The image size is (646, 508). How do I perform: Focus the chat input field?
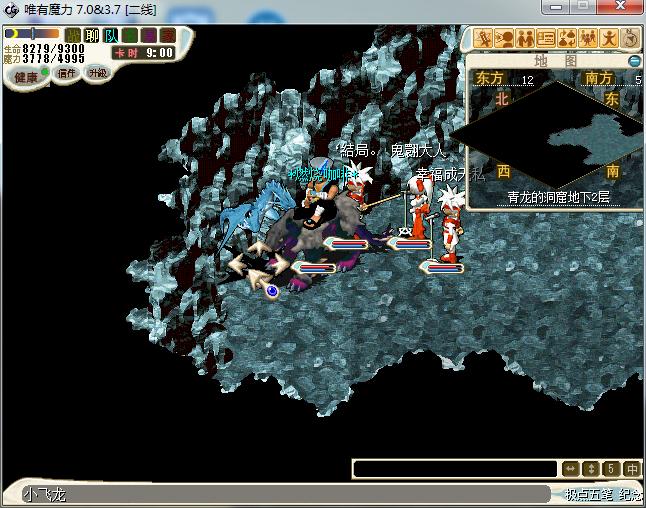pos(455,468)
